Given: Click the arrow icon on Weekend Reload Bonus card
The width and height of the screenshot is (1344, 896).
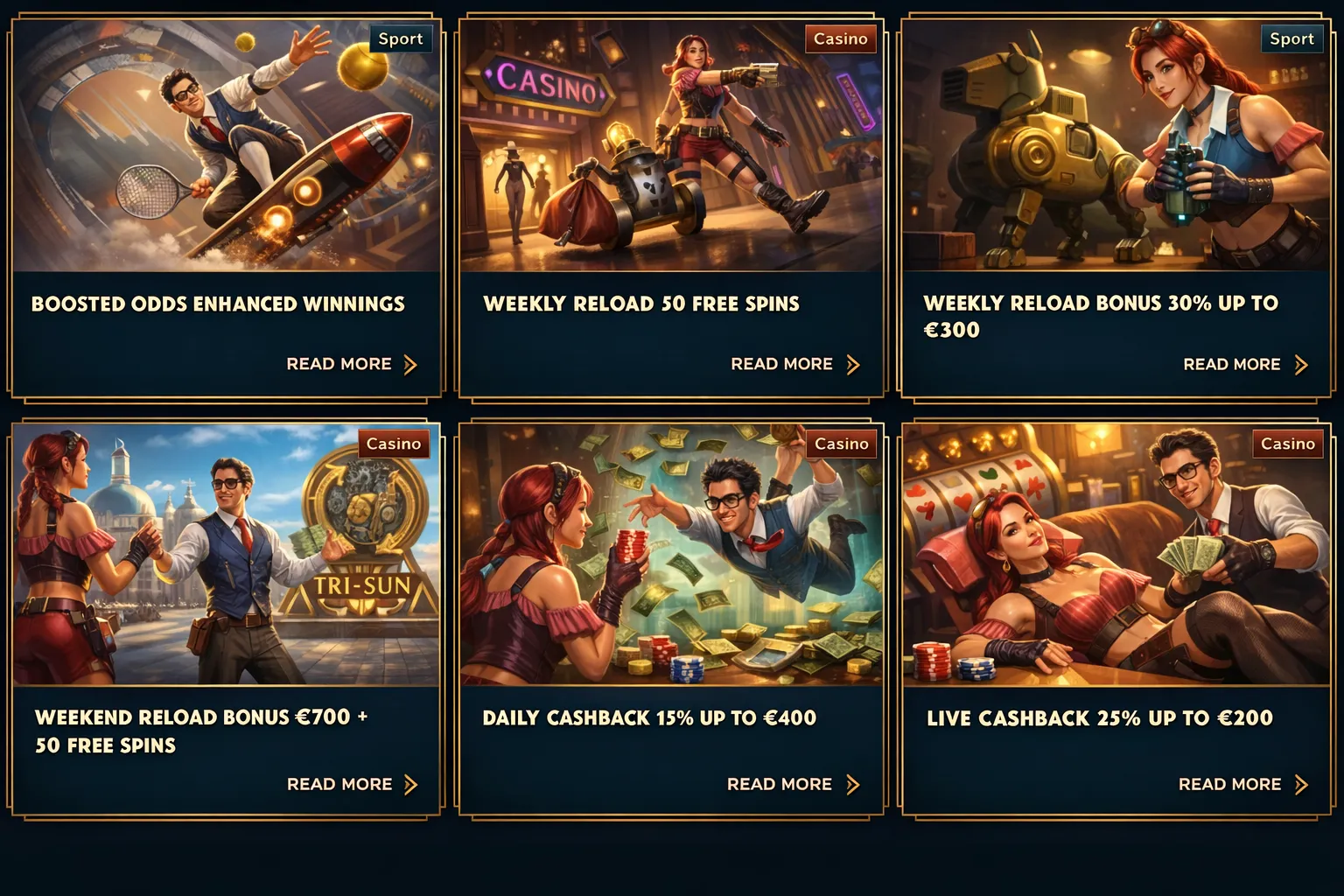Looking at the screenshot, I should 411,784.
